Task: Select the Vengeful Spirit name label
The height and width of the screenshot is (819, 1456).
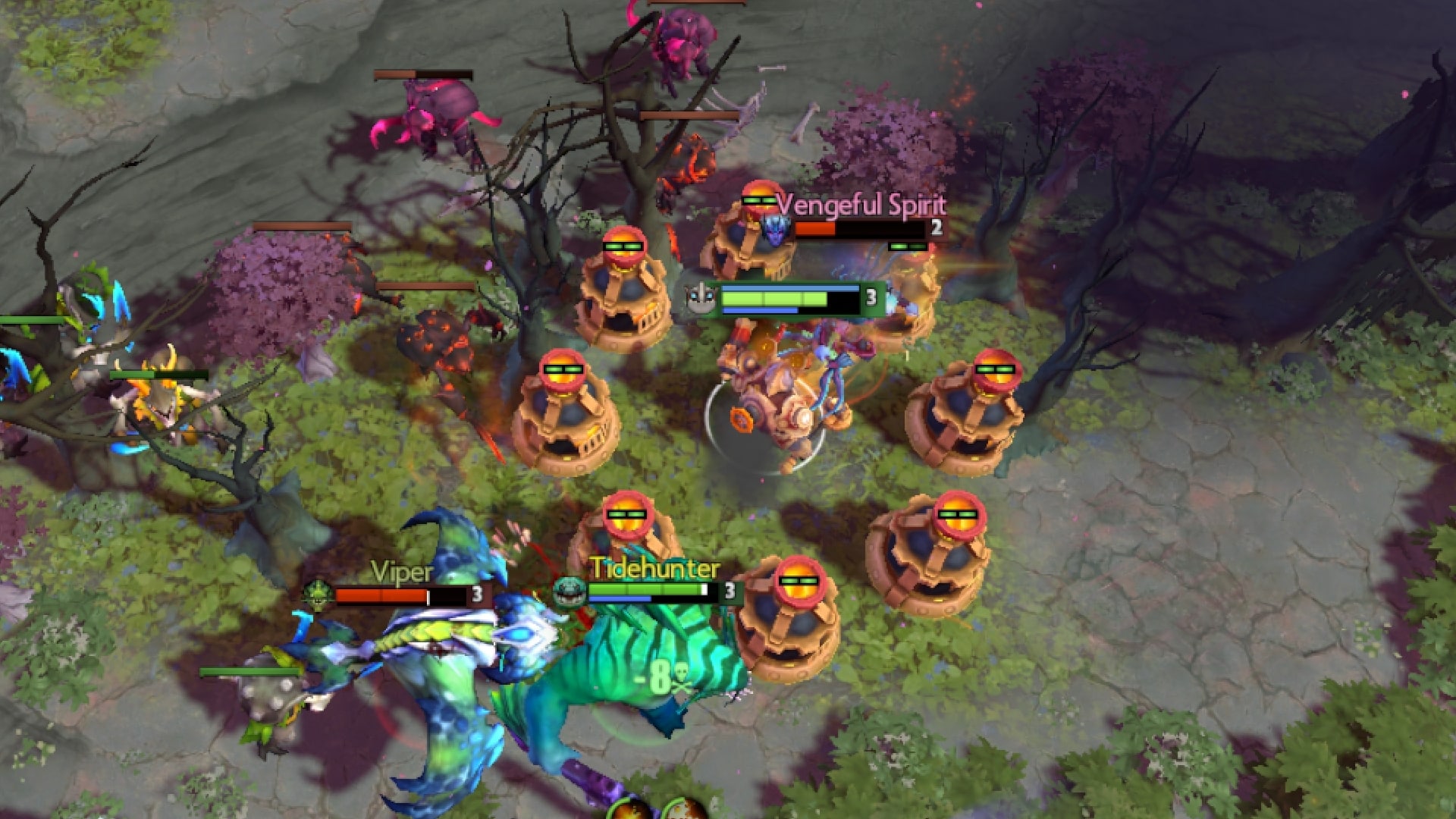Action: (861, 203)
